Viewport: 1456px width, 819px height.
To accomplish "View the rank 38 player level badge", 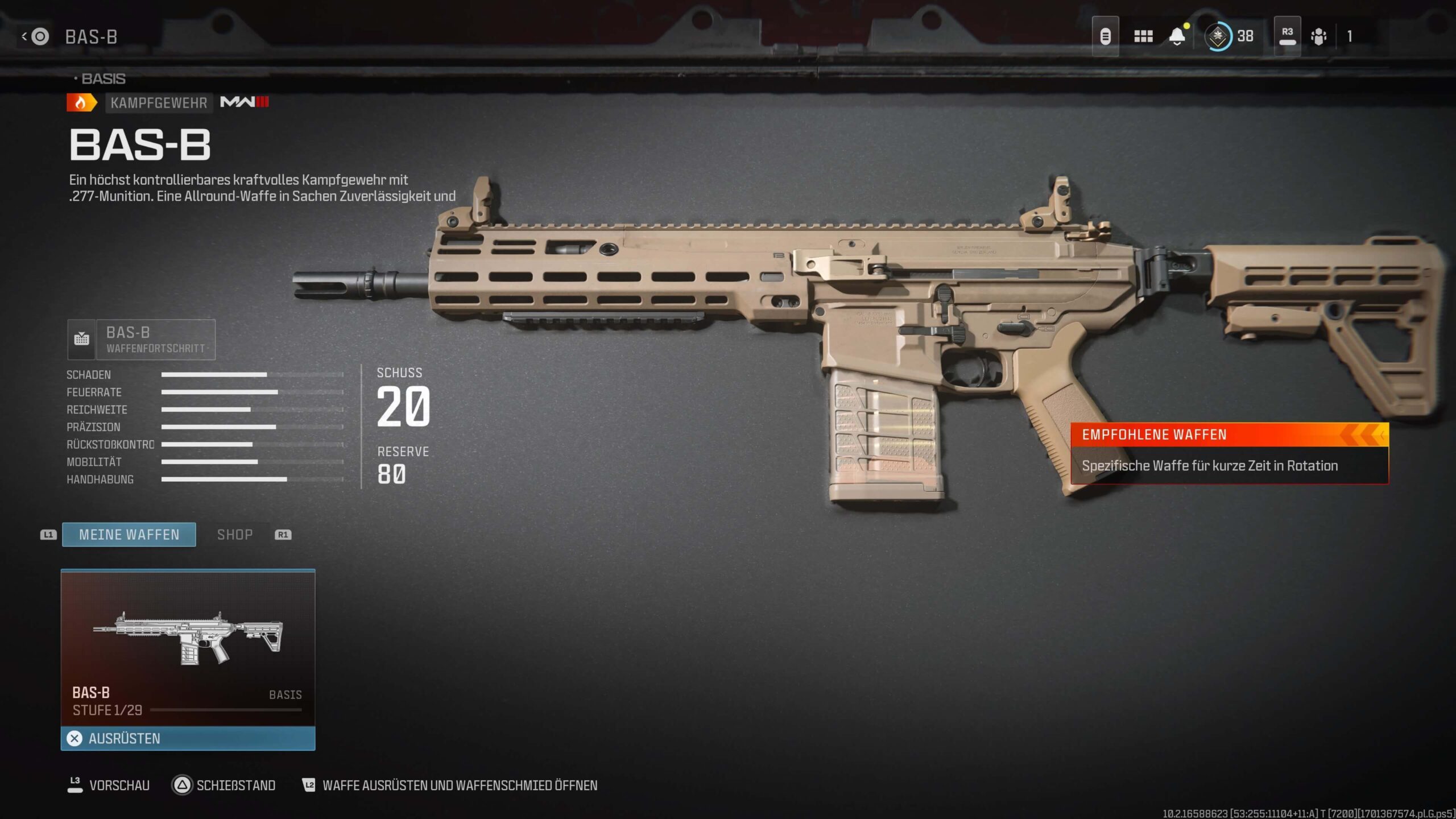I will [x=1228, y=36].
